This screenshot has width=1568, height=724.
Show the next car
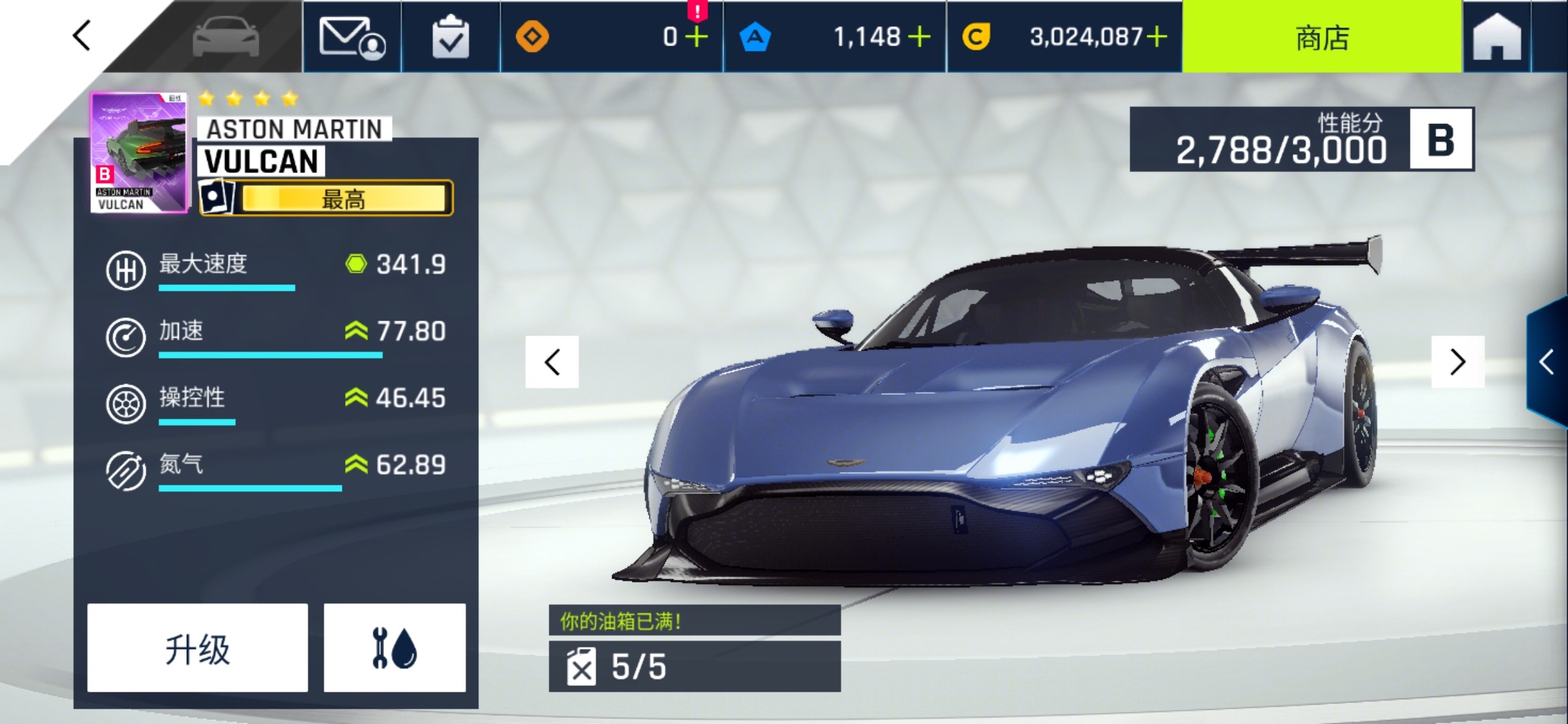(x=1457, y=362)
